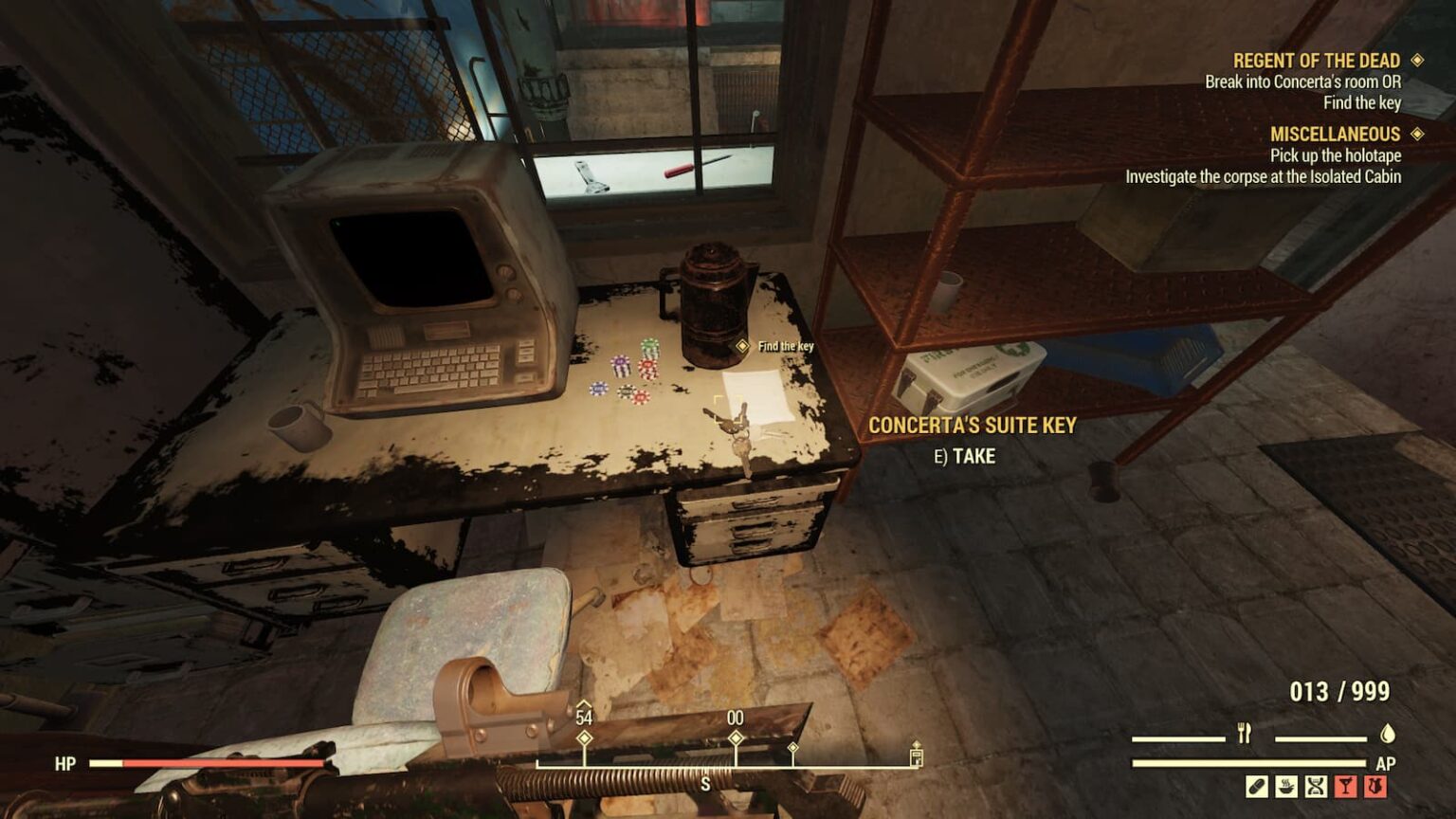Click the fork and knife hunger icon
The height and width of the screenshot is (819, 1456).
[x=1245, y=732]
